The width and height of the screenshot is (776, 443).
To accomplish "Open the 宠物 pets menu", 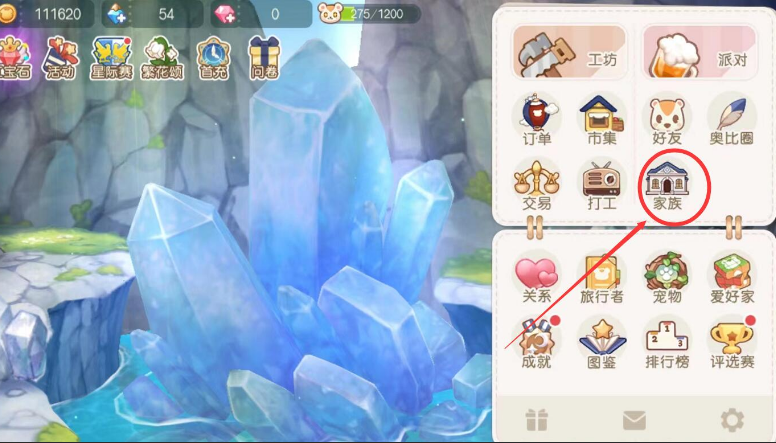I will pyautogui.click(x=667, y=277).
